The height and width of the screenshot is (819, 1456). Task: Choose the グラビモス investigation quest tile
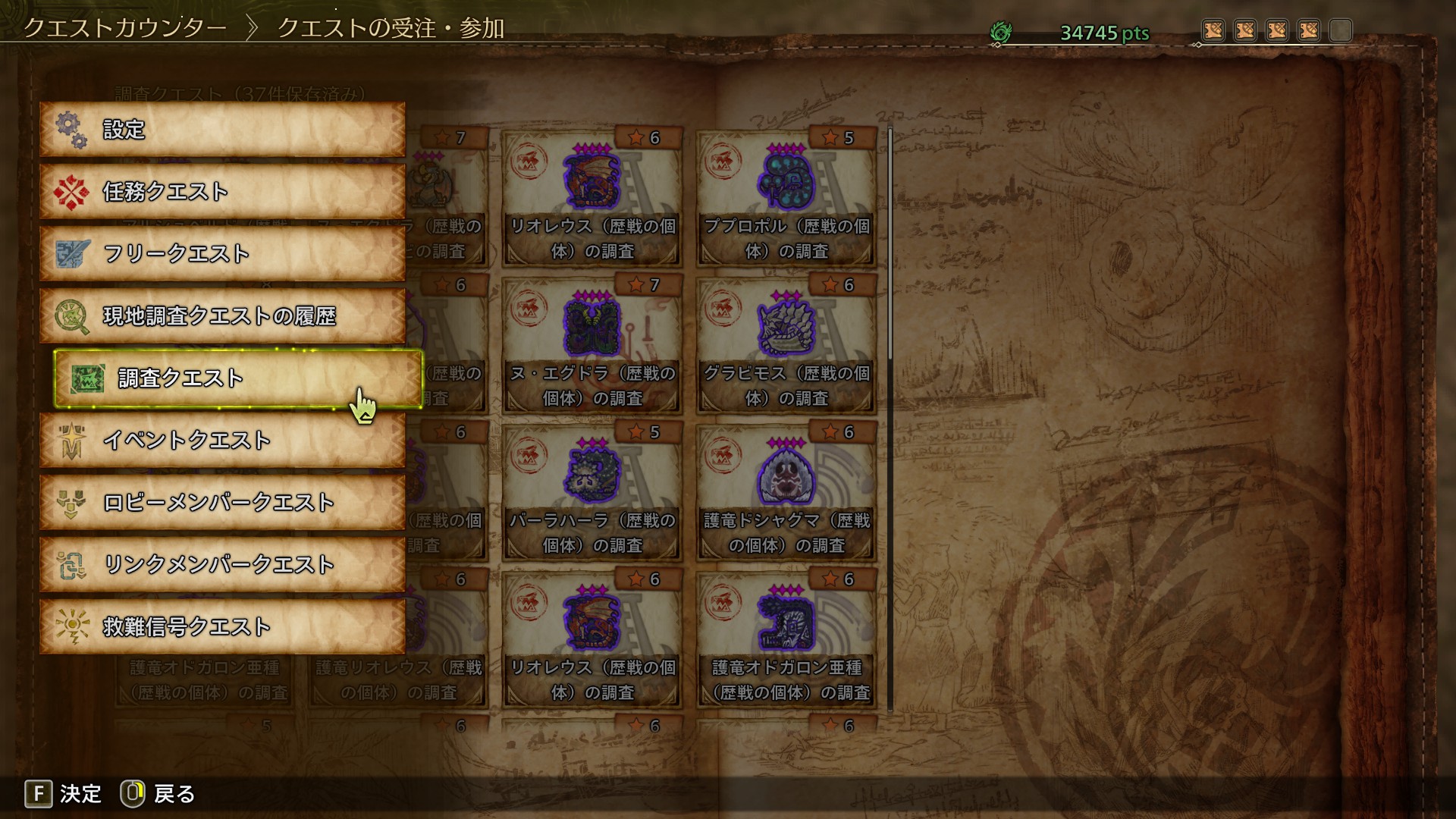coord(786,346)
